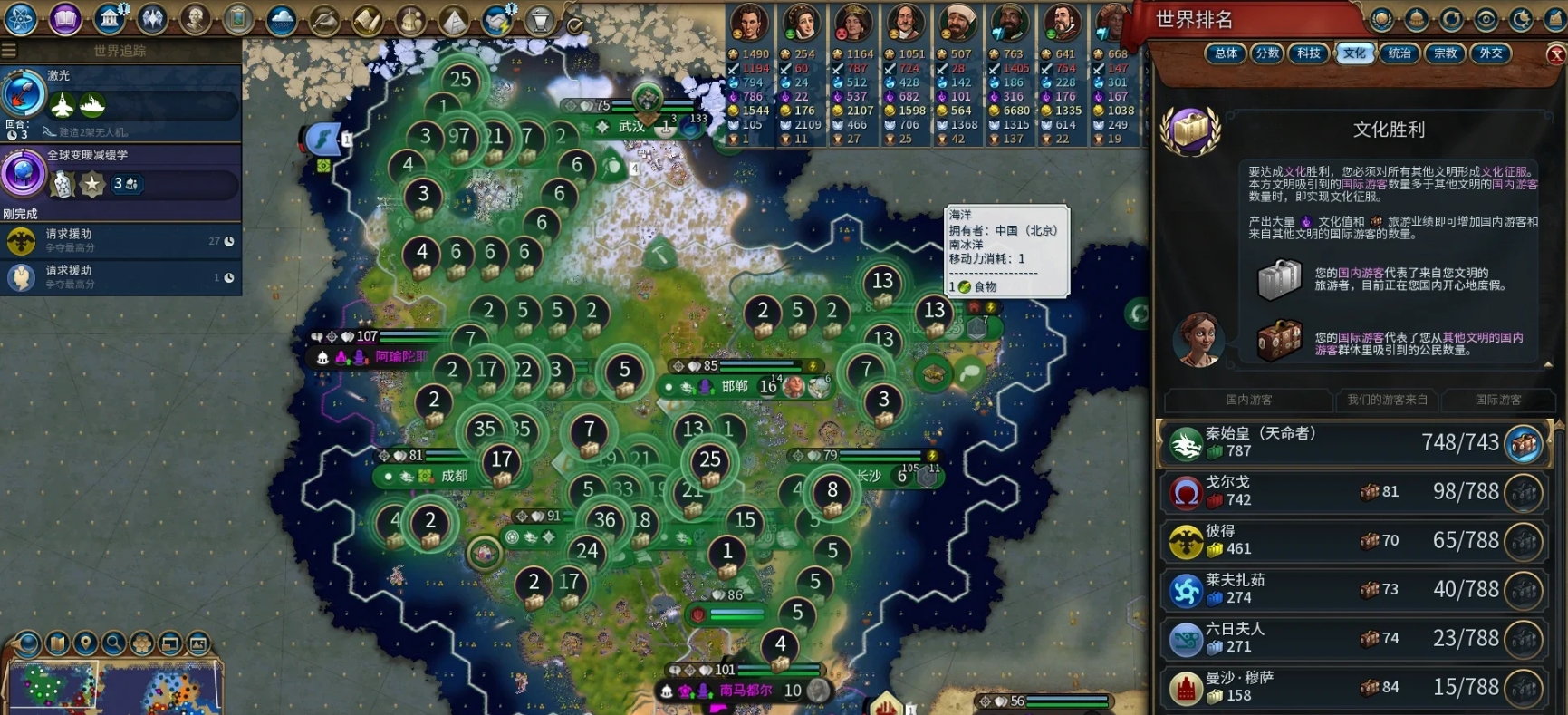
Task: Close the World Rankings panel
Action: tap(1556, 54)
